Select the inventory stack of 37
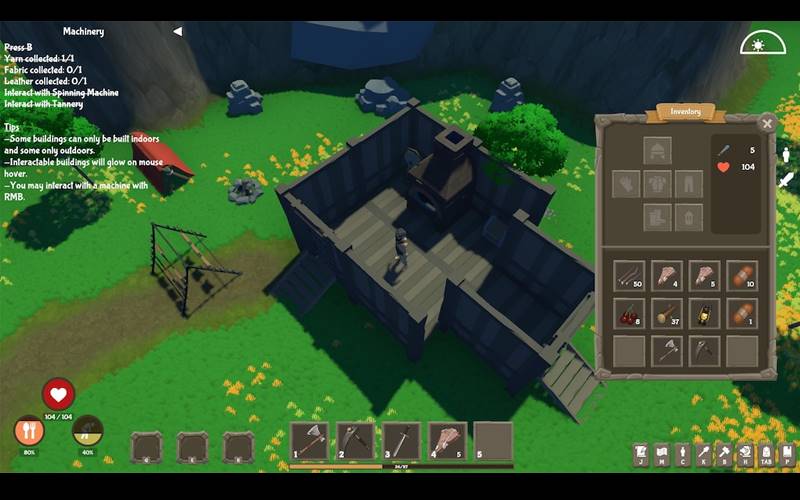This screenshot has height=500, width=800. pyautogui.click(x=667, y=314)
